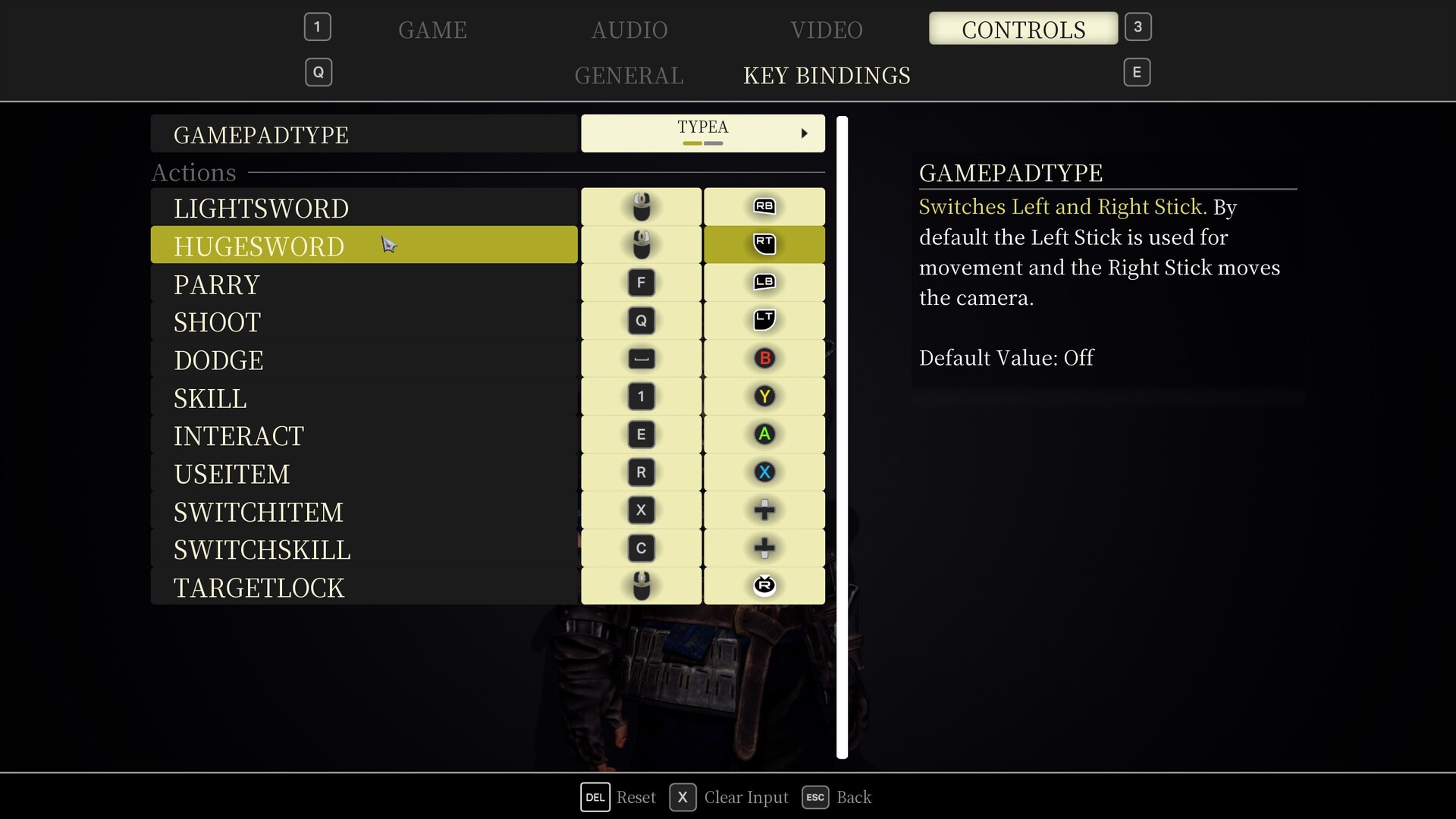Select the D-pad binding for SWITCHITEM

coord(764,510)
